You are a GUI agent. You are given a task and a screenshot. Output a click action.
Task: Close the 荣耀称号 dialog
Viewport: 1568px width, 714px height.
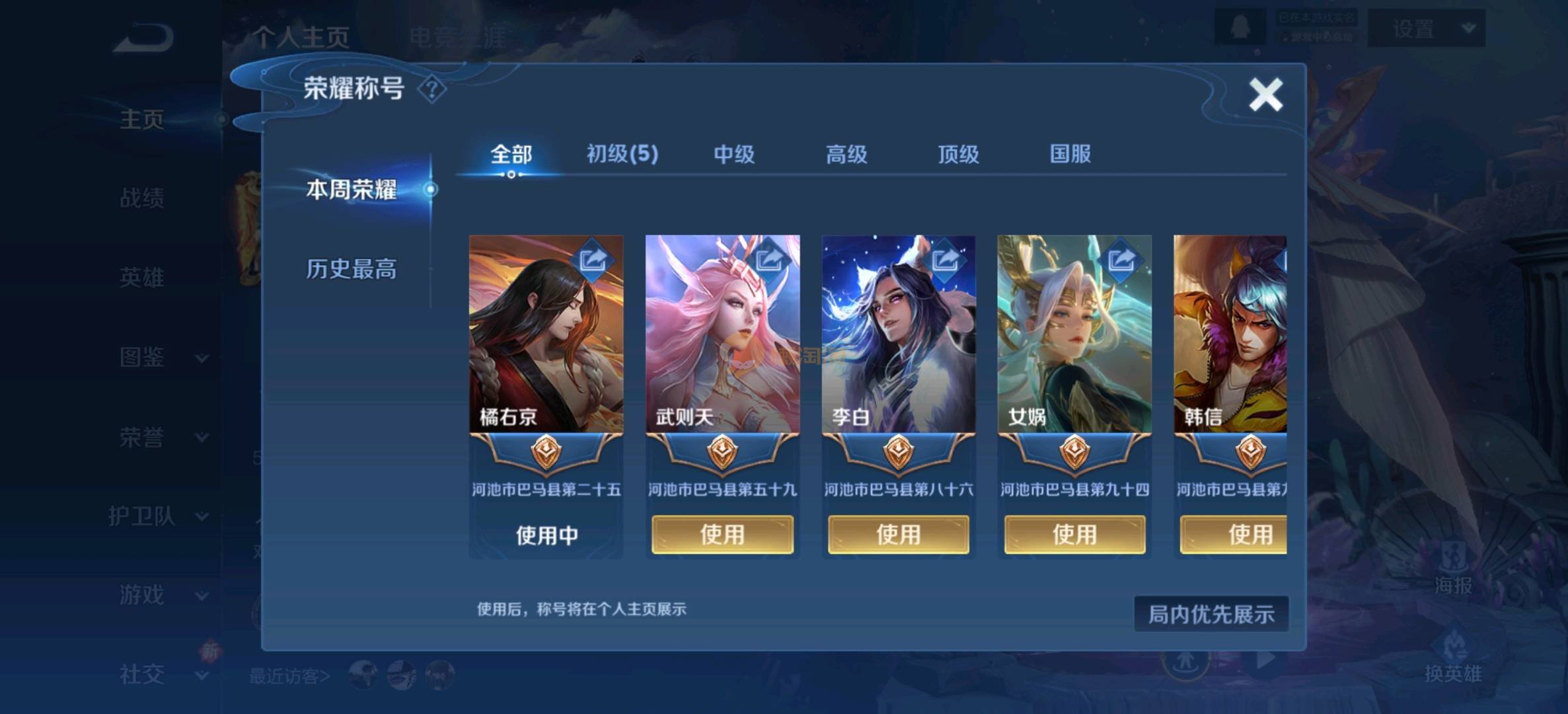(x=1265, y=95)
